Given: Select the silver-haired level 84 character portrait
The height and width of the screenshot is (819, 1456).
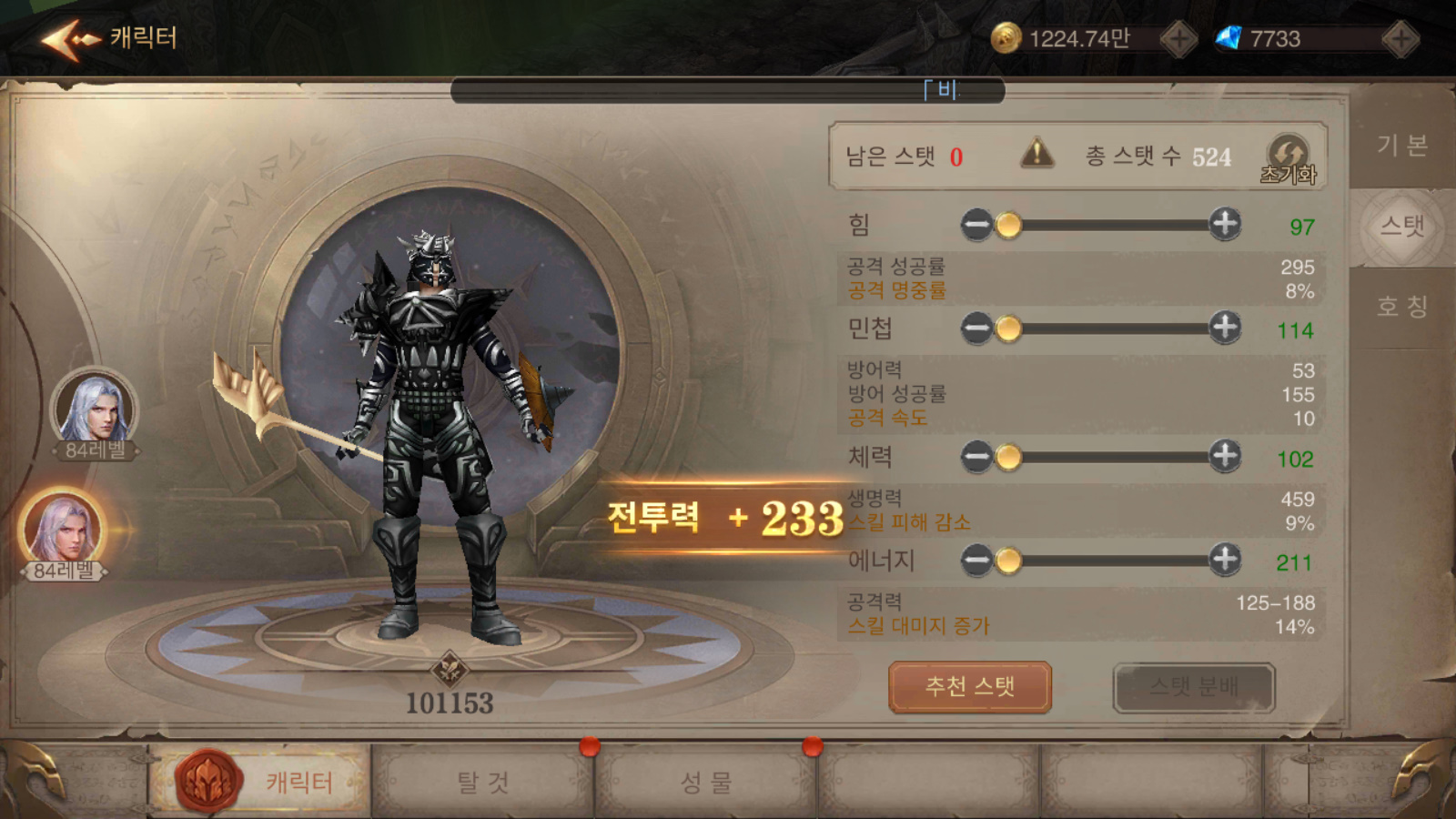Looking at the screenshot, I should (94, 409).
